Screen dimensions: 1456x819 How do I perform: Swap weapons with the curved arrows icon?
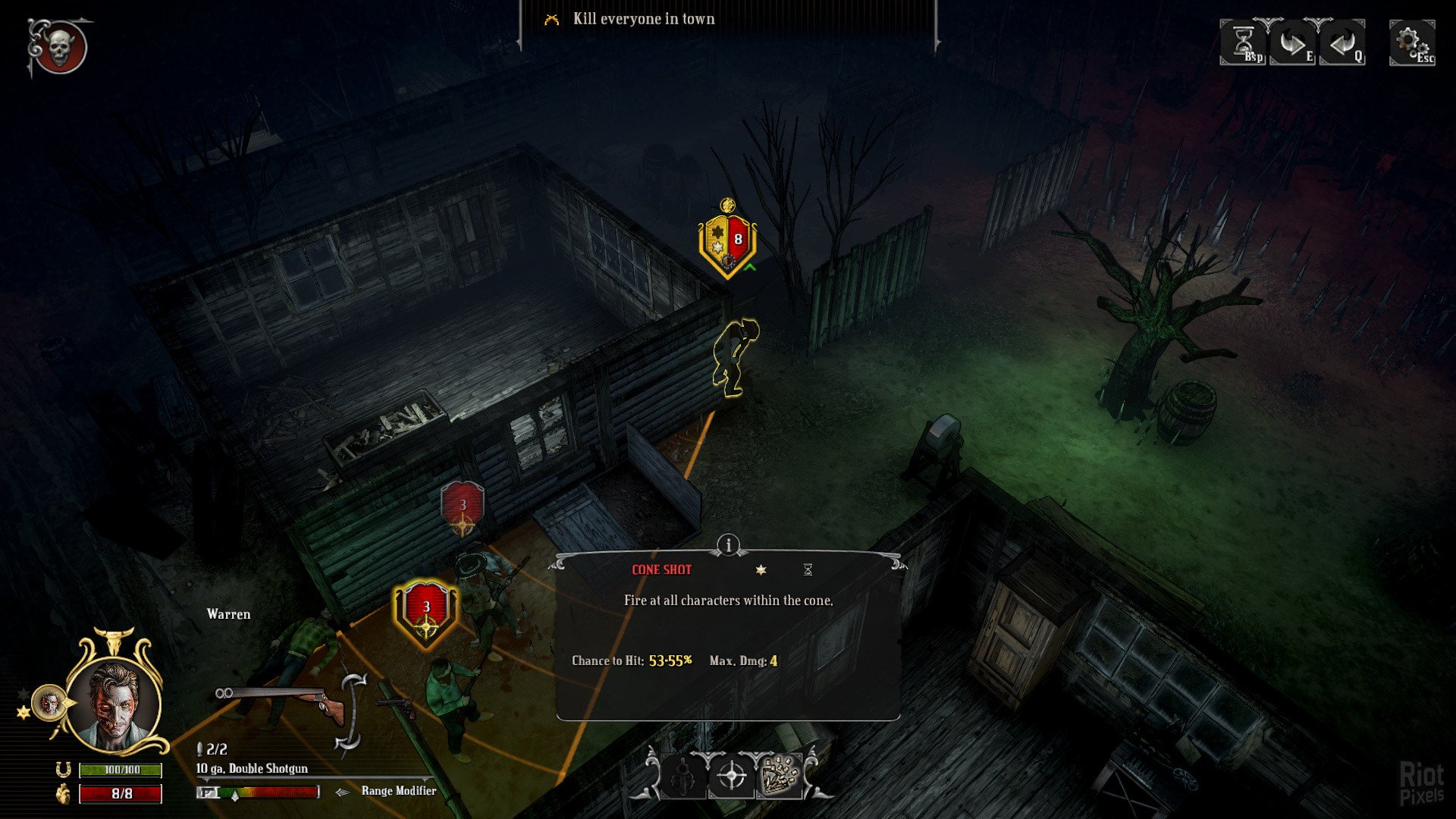pos(352,711)
